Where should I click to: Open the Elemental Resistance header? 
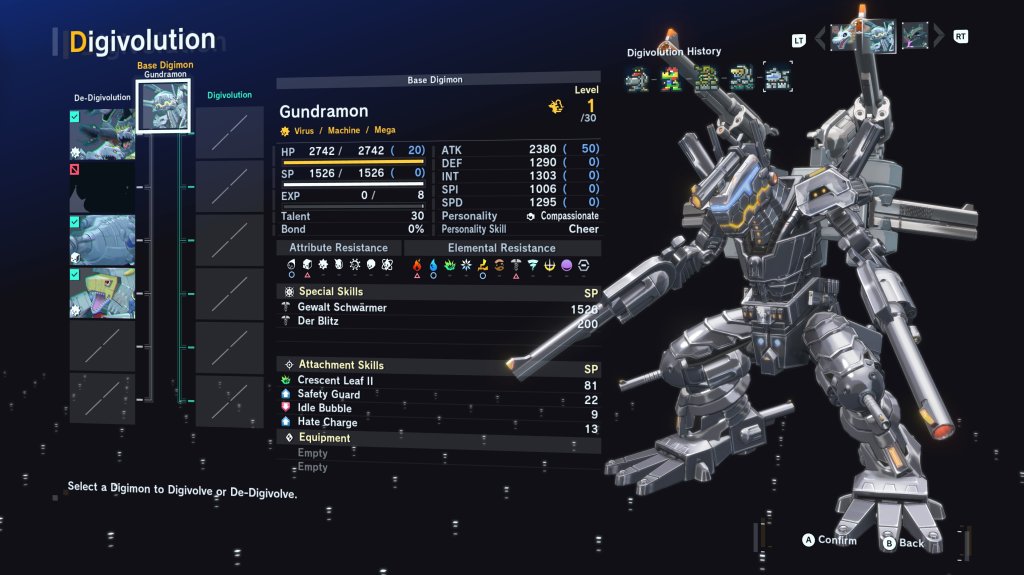[x=502, y=248]
